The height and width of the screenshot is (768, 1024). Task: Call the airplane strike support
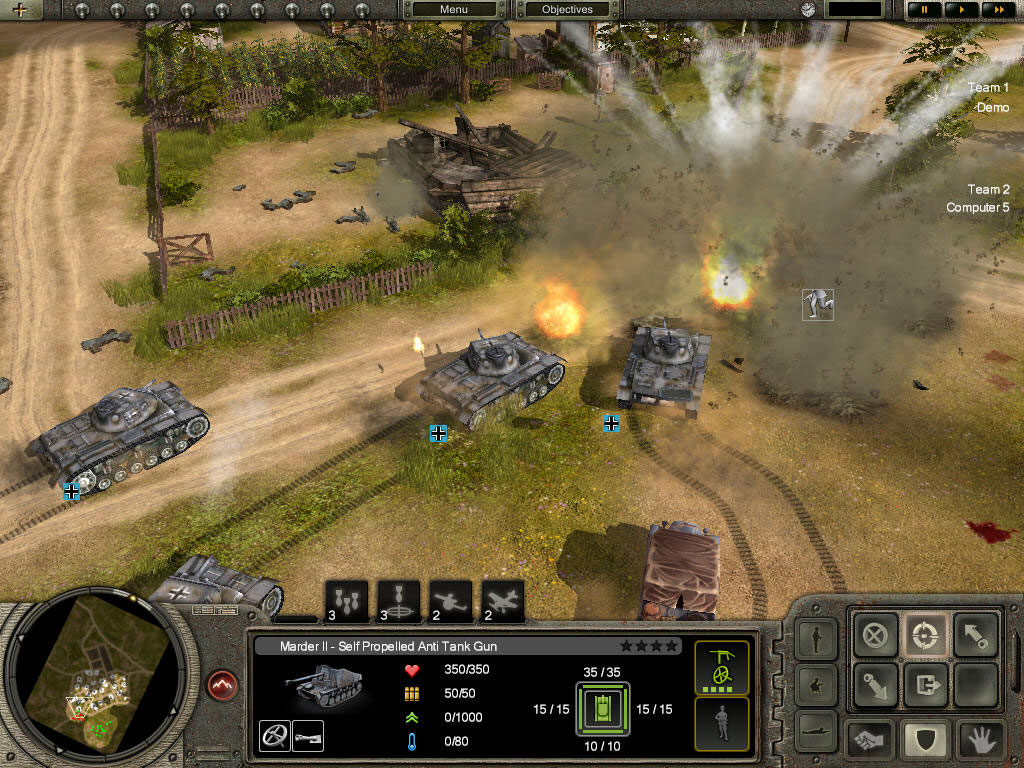tap(503, 602)
